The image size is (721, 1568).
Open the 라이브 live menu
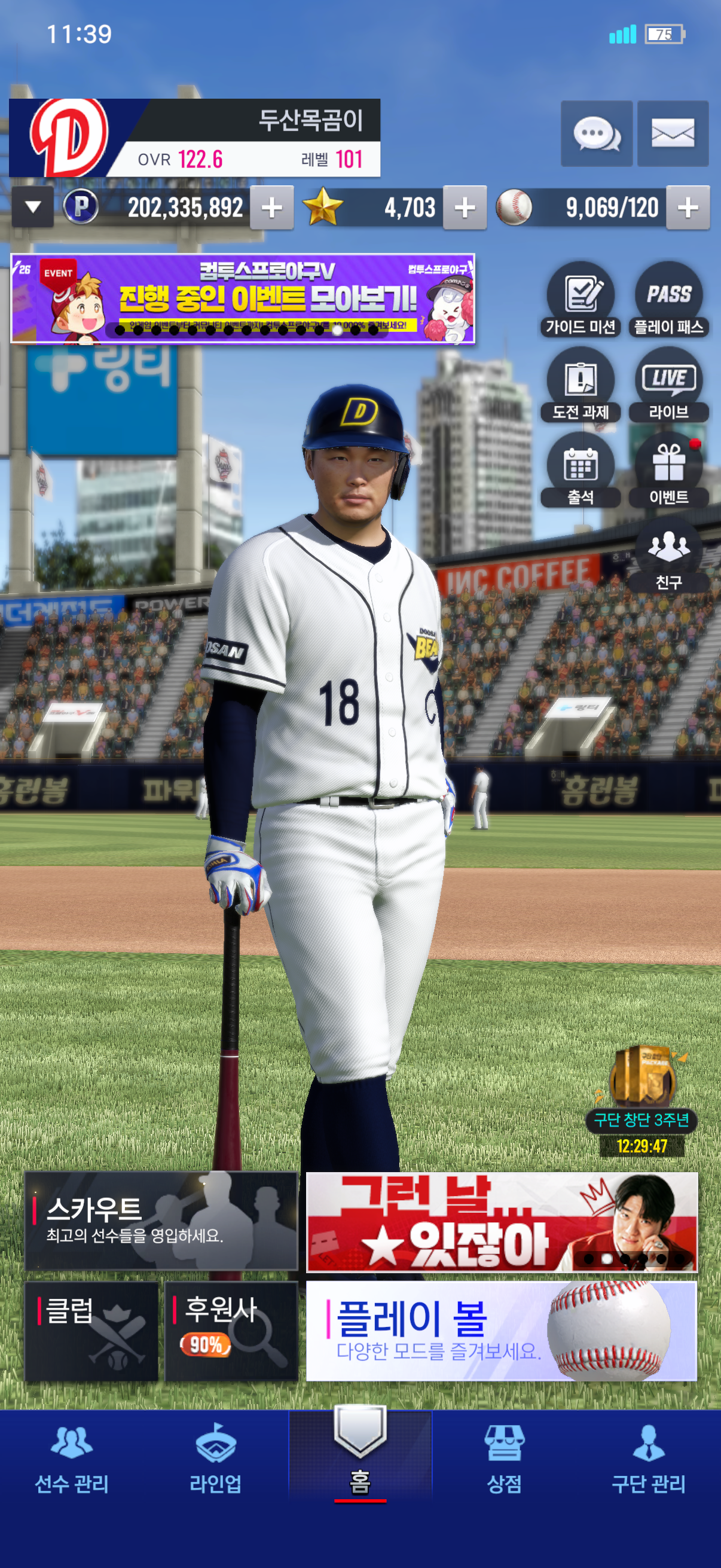coord(668,385)
